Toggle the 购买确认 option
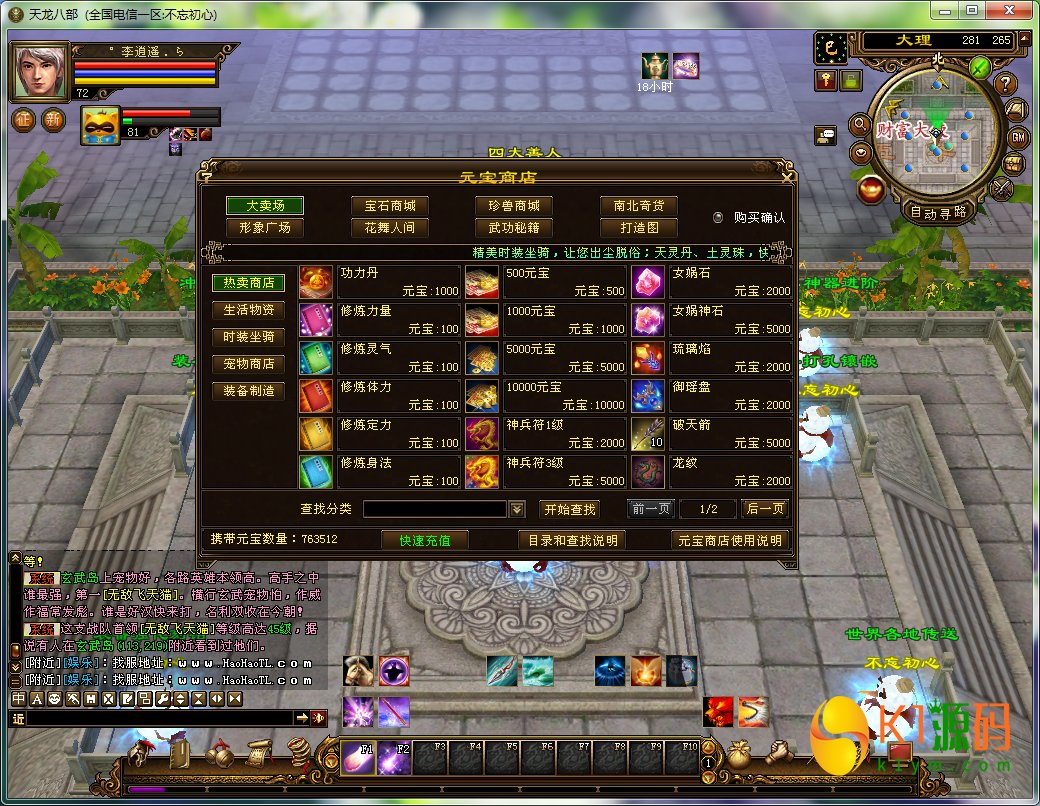The width and height of the screenshot is (1040, 806). (717, 217)
